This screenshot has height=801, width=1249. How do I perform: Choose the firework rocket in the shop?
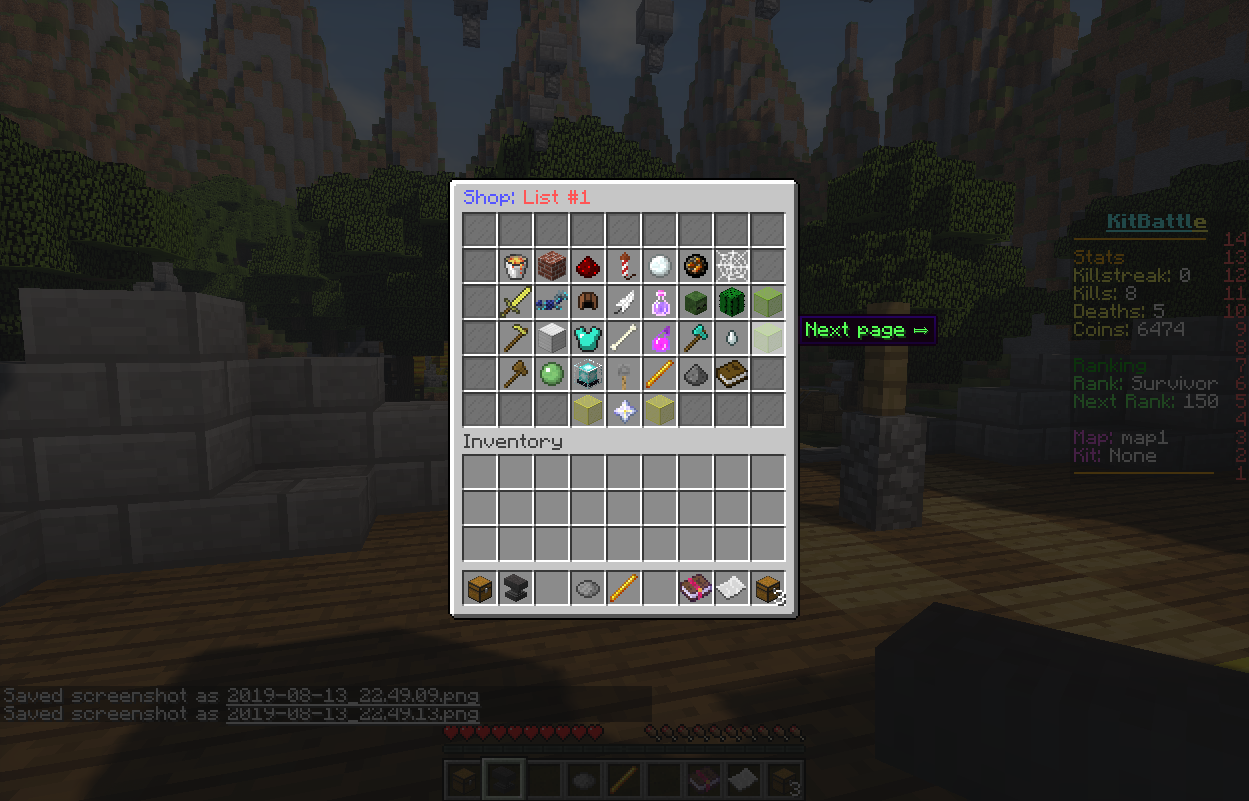click(624, 266)
